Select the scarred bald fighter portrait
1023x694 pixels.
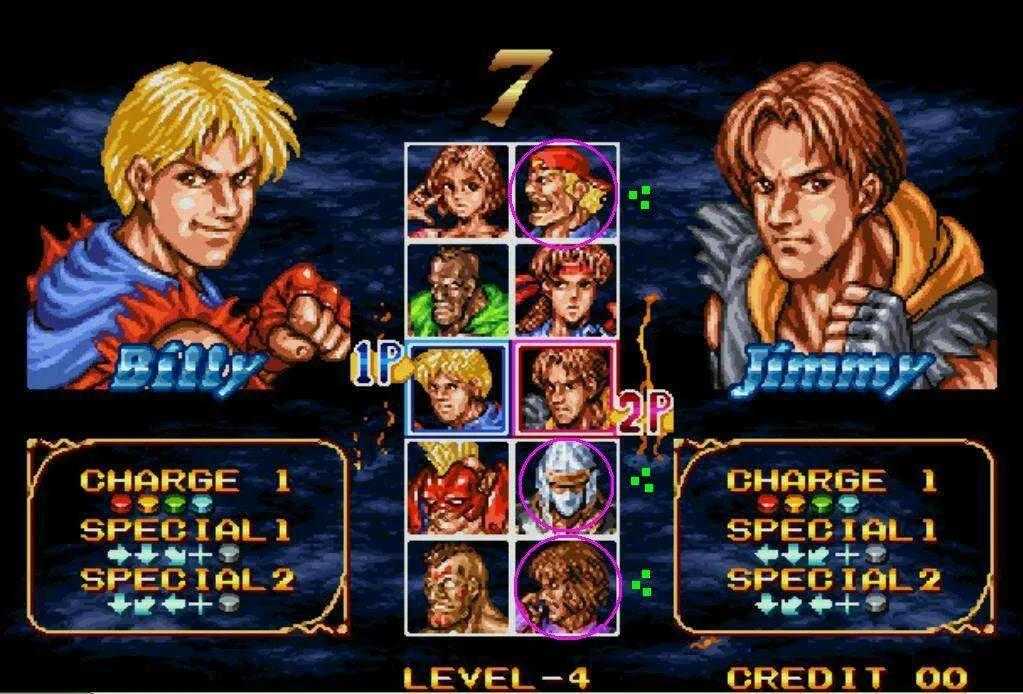[458, 586]
